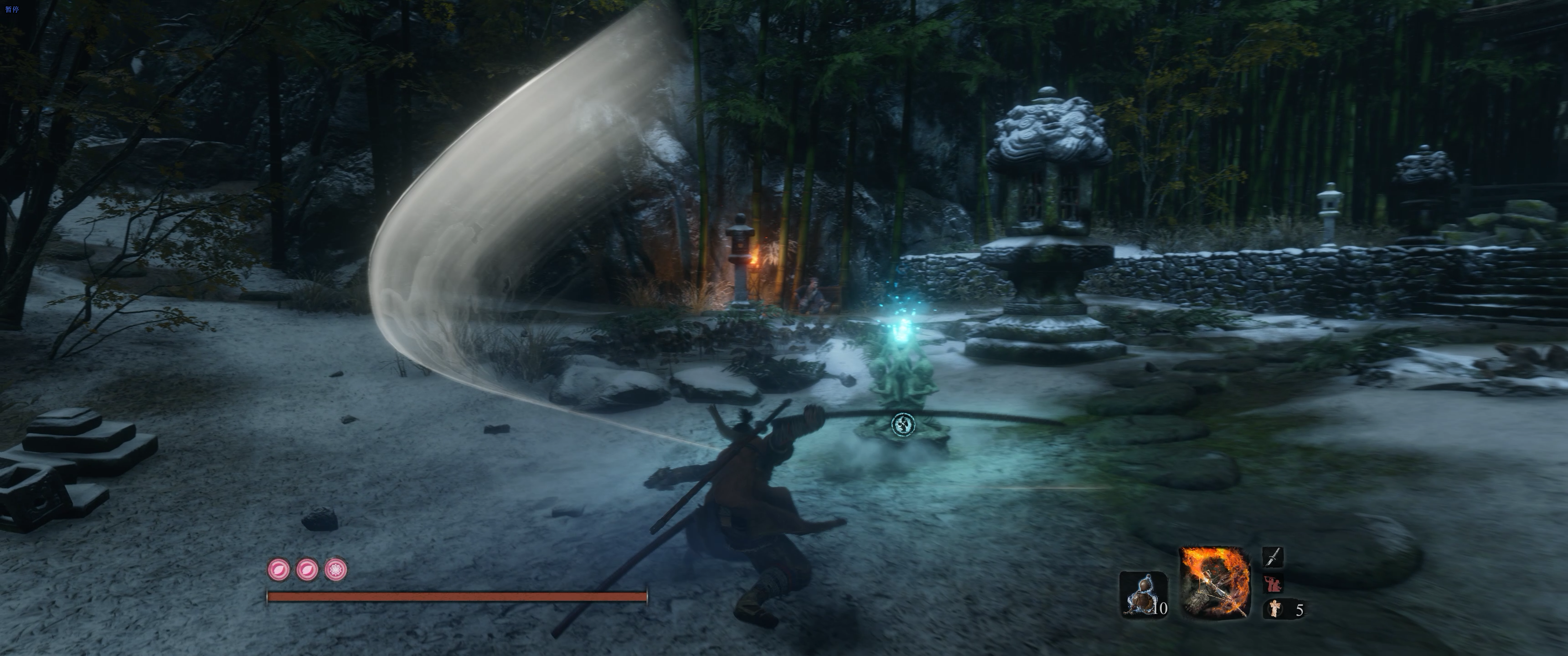Click the katana combat art icon
This screenshot has height=656, width=1568.
tap(1273, 557)
